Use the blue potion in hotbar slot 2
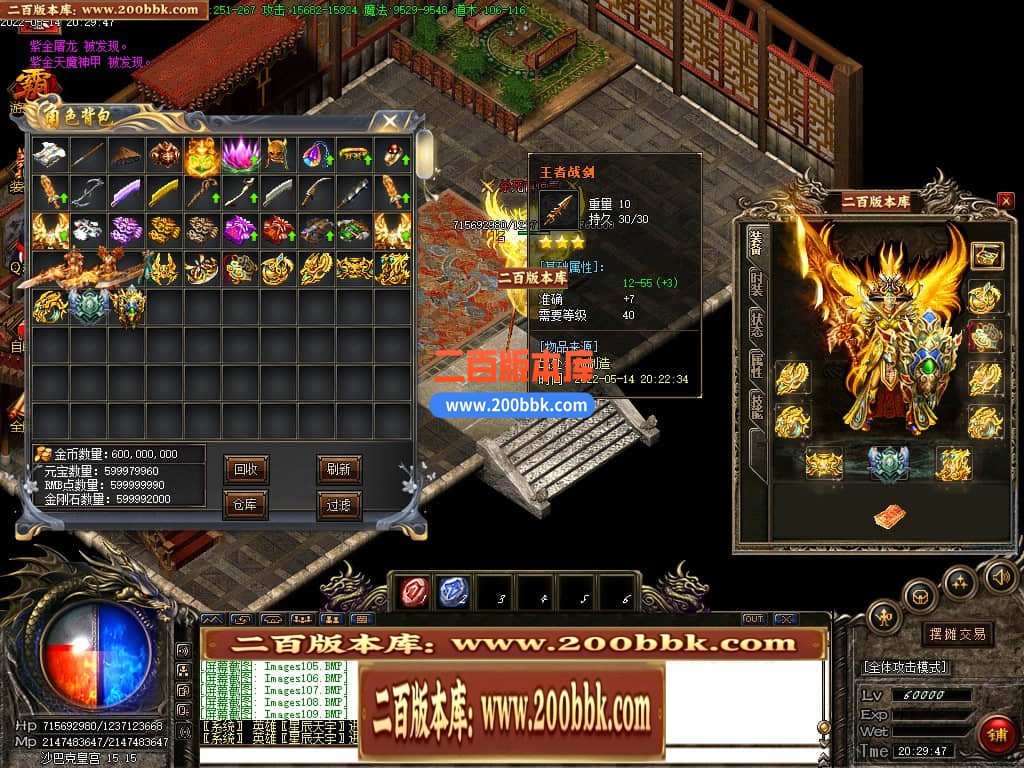The height and width of the screenshot is (768, 1024). tap(453, 592)
